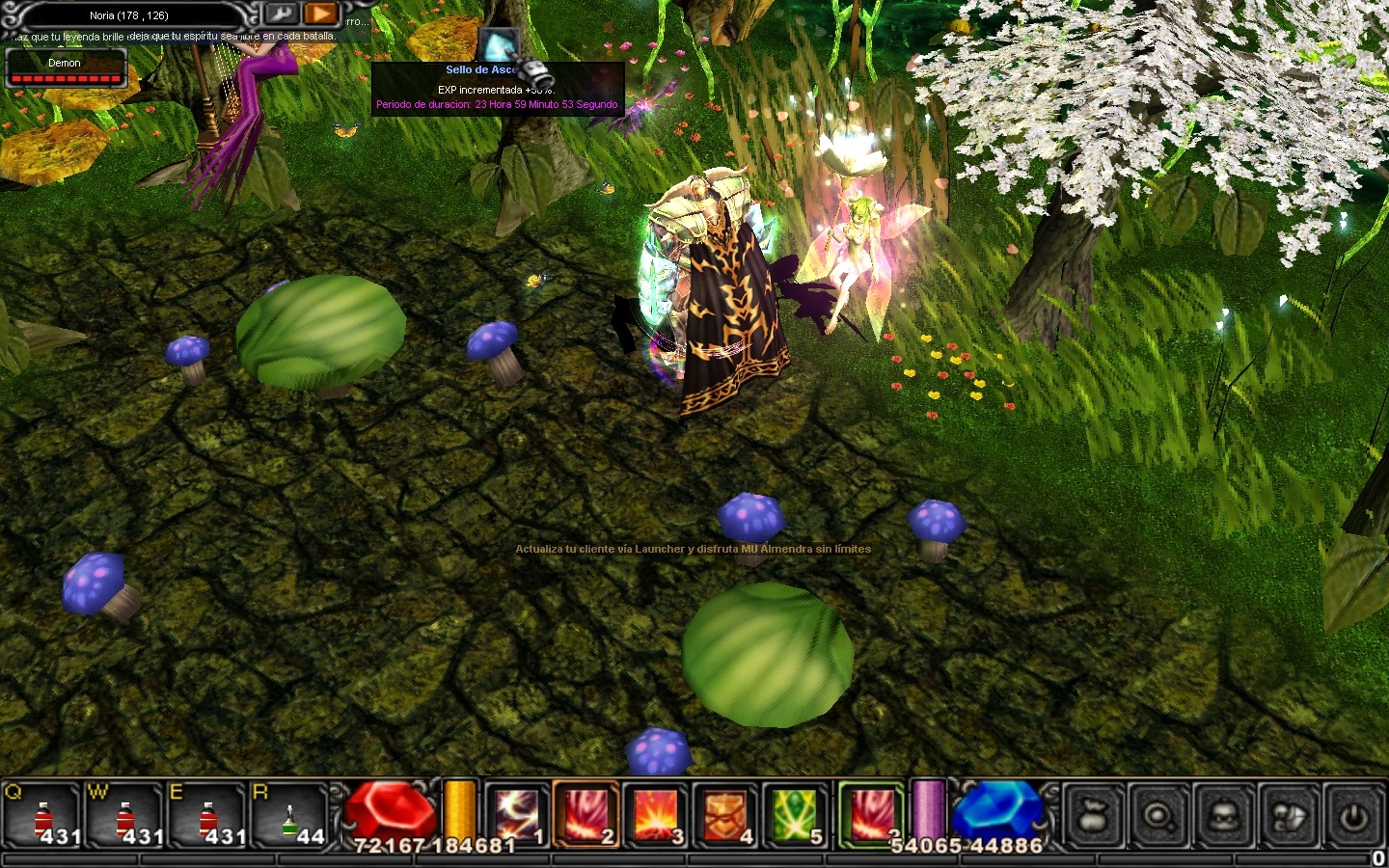Use the red potion in slot W
1389x868 pixels.
[x=124, y=817]
